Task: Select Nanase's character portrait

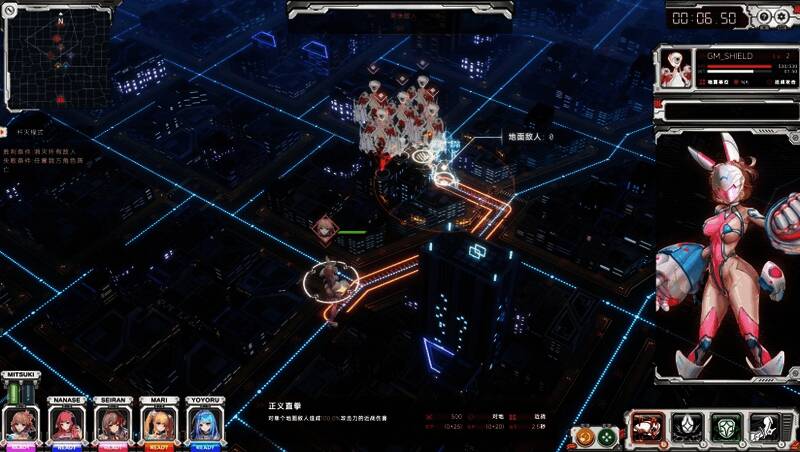Action: [68, 424]
